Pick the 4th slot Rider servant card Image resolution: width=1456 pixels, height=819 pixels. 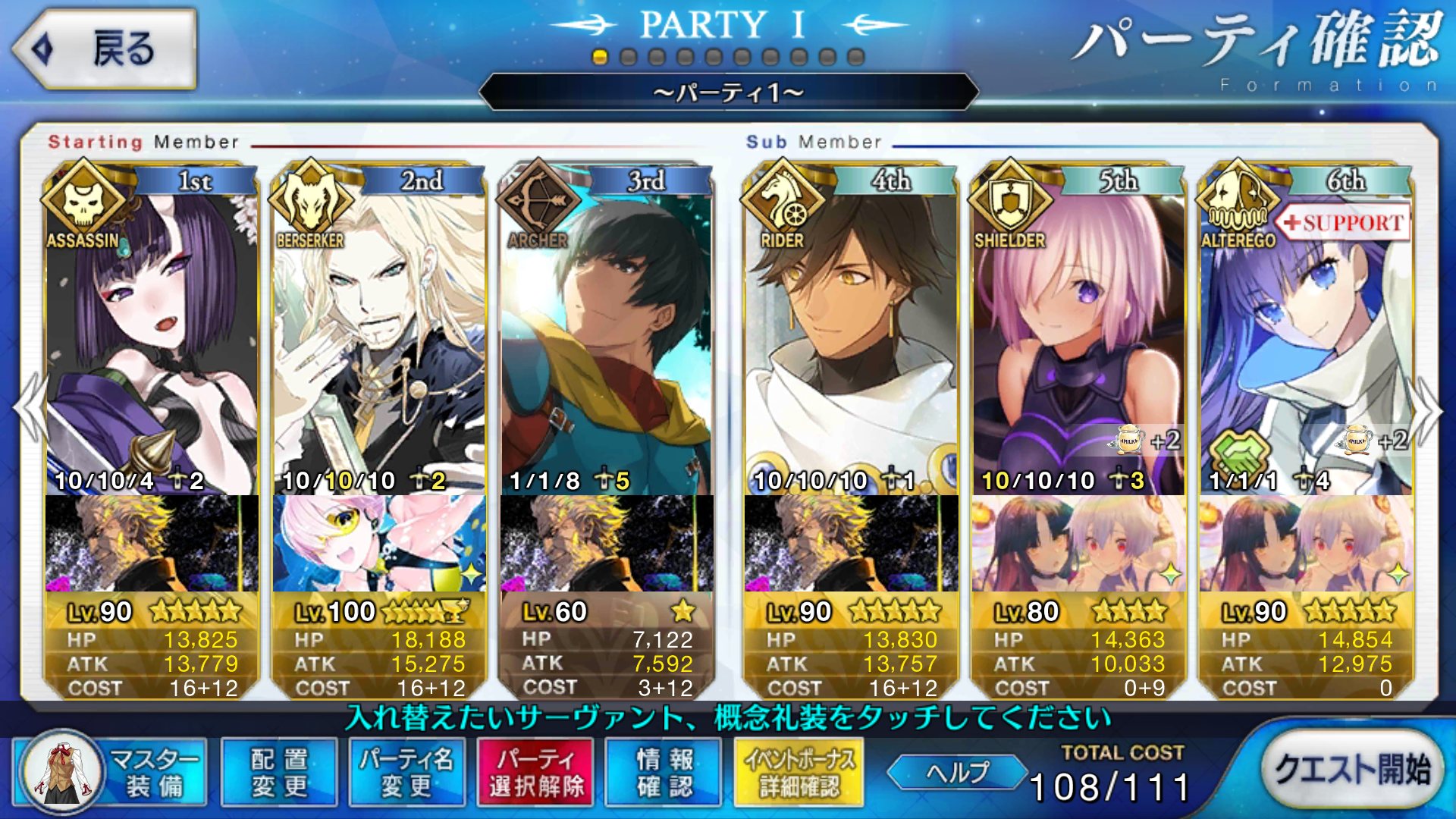point(851,341)
